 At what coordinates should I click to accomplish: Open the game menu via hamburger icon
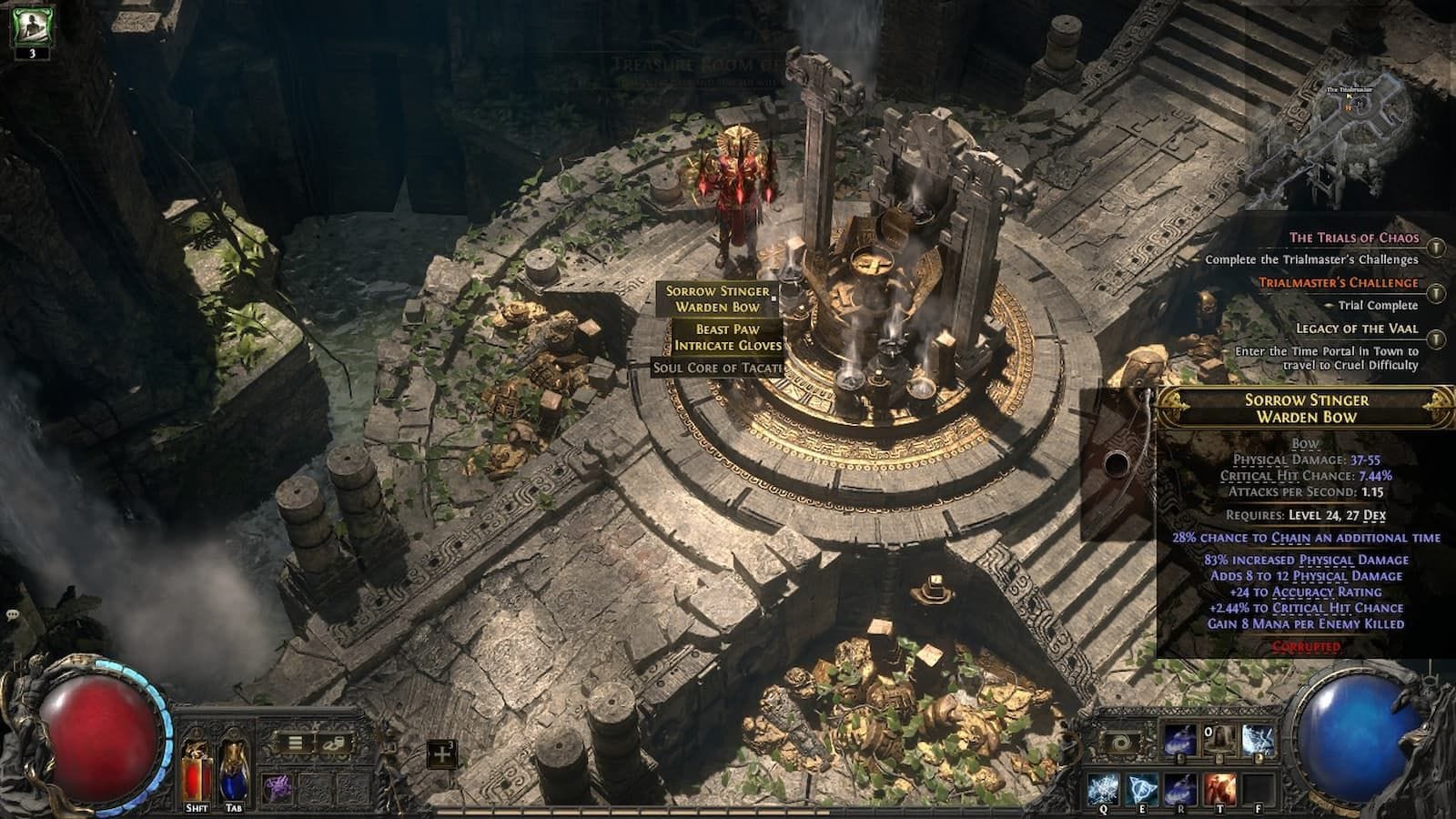pos(296,743)
